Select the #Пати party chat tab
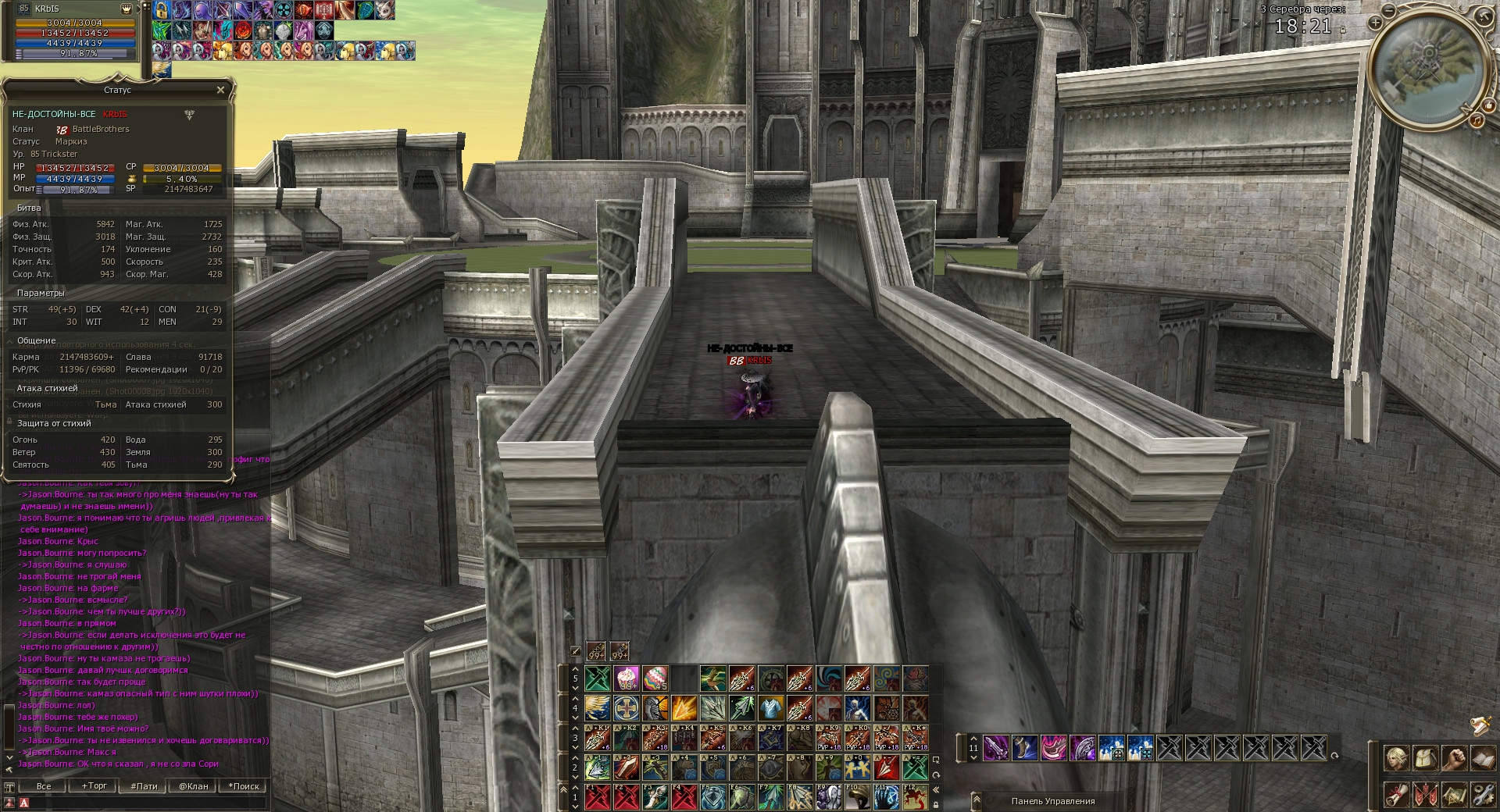This screenshot has height=812, width=1500. (x=145, y=786)
